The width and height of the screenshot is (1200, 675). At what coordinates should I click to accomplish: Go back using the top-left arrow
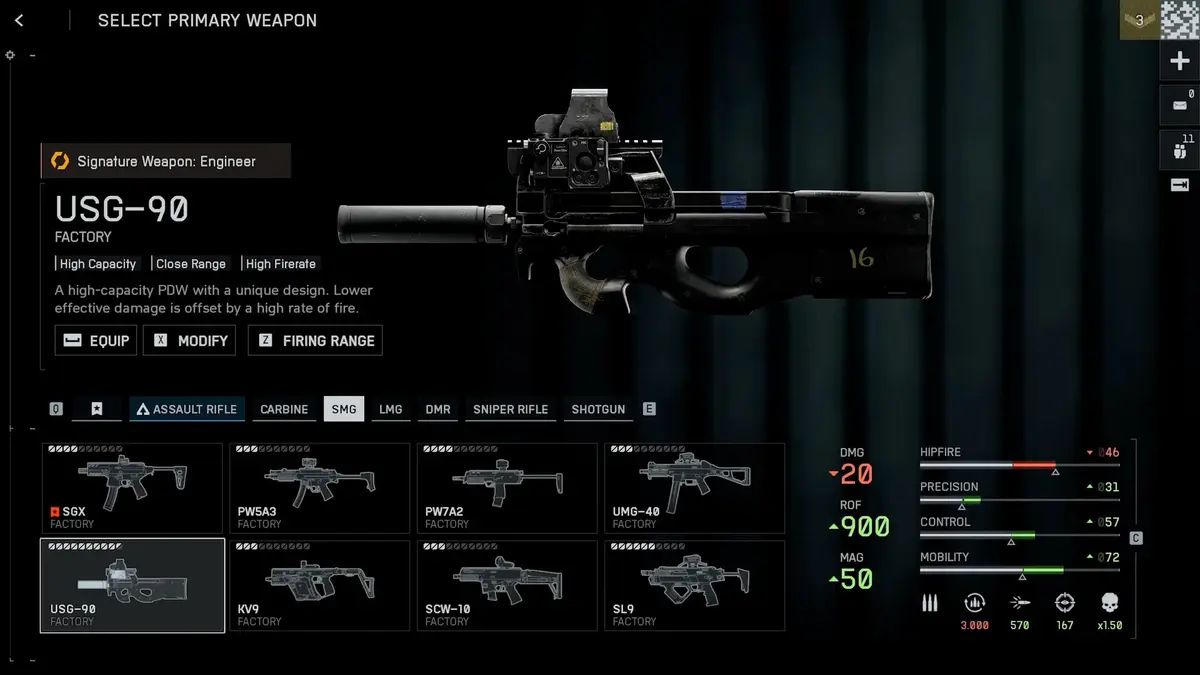tap(19, 20)
